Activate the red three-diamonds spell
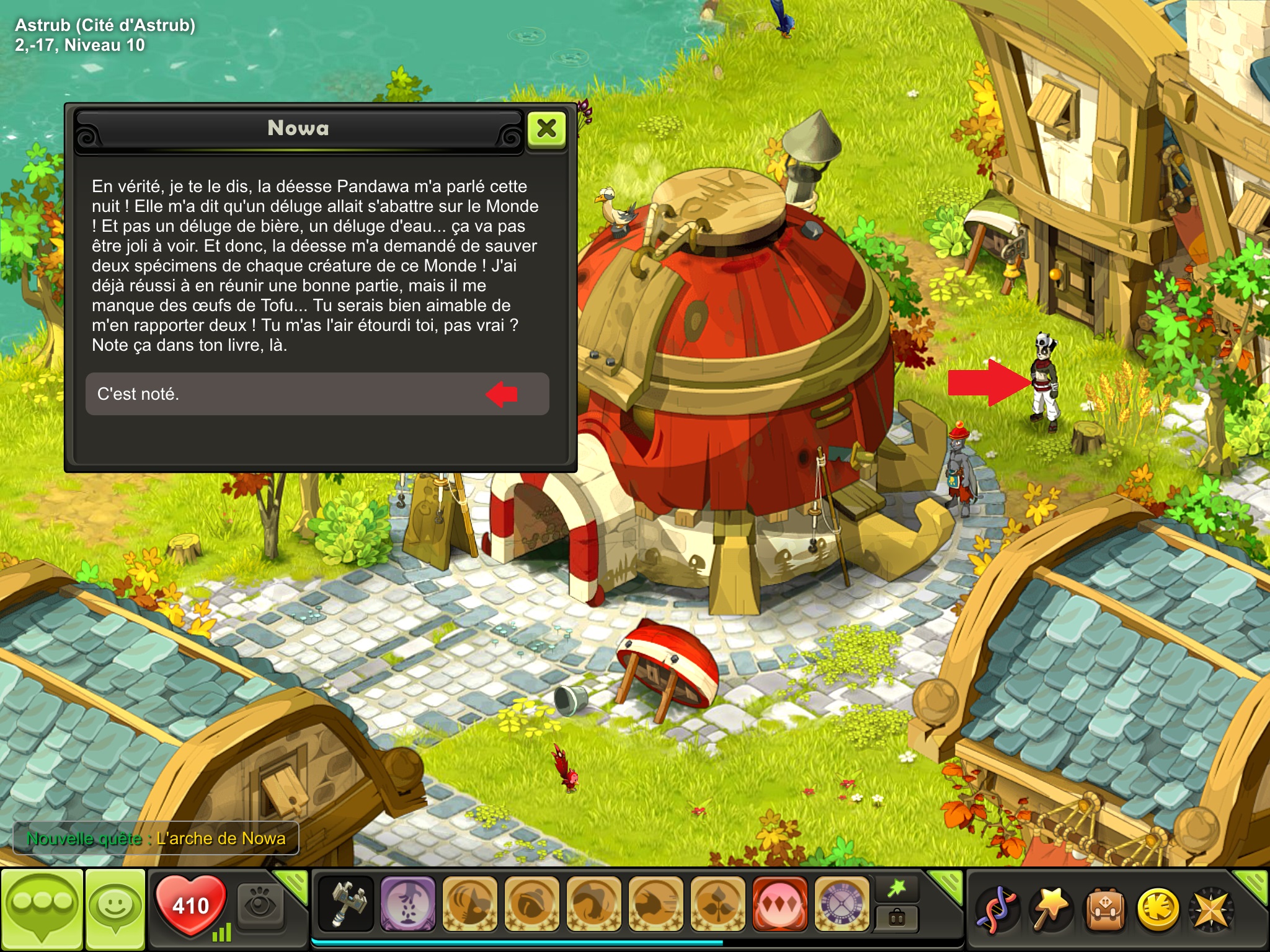 point(779,903)
